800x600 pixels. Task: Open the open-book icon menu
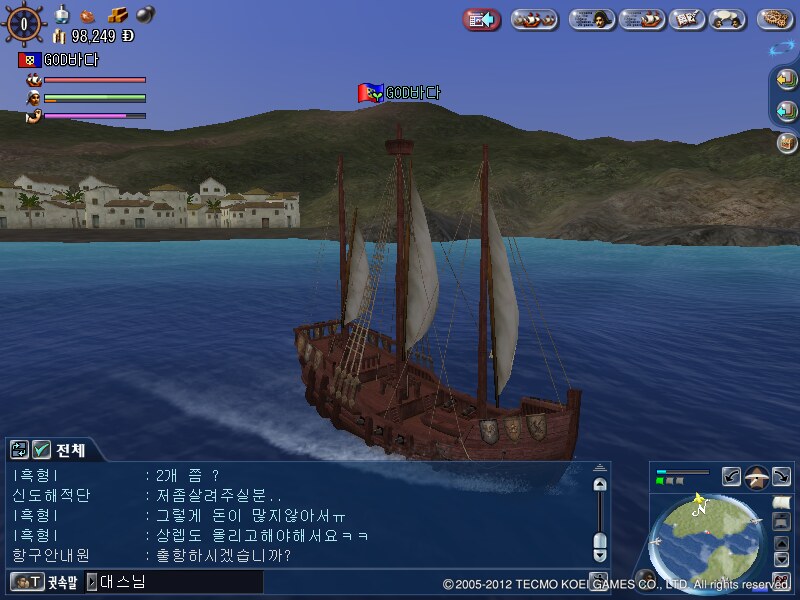(686, 19)
